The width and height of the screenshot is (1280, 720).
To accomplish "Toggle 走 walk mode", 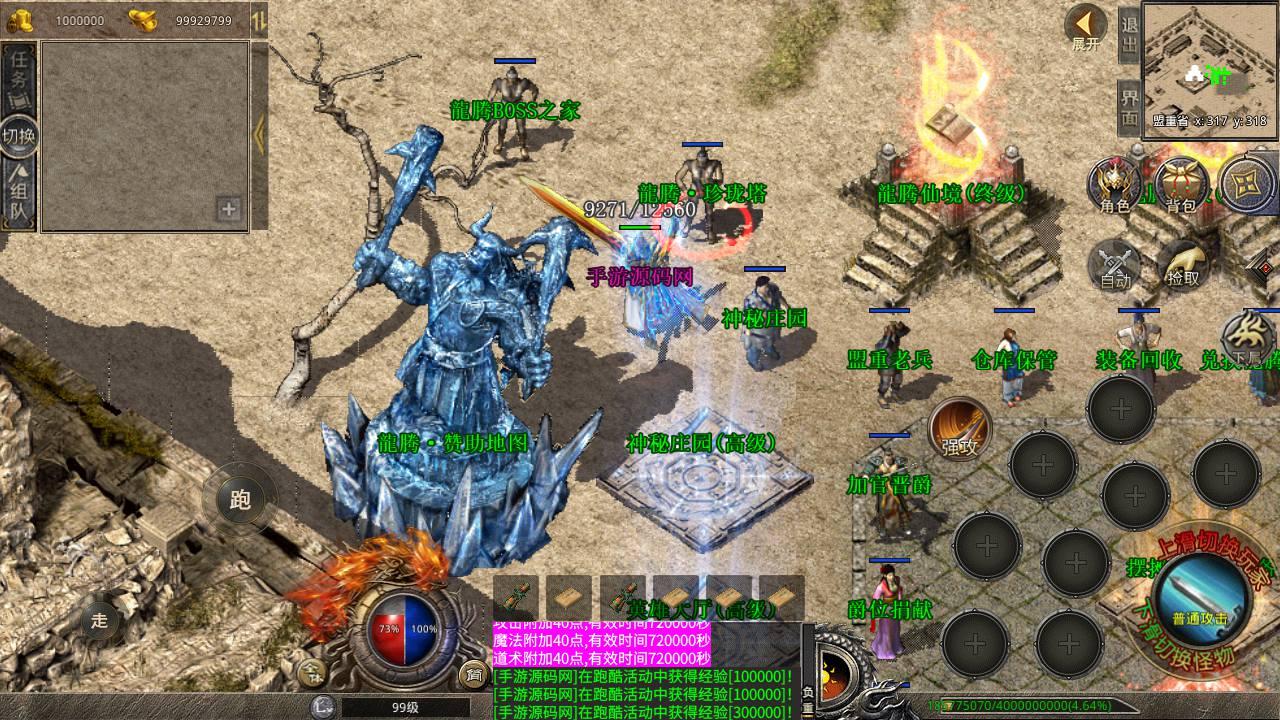I will pyautogui.click(x=99, y=619).
